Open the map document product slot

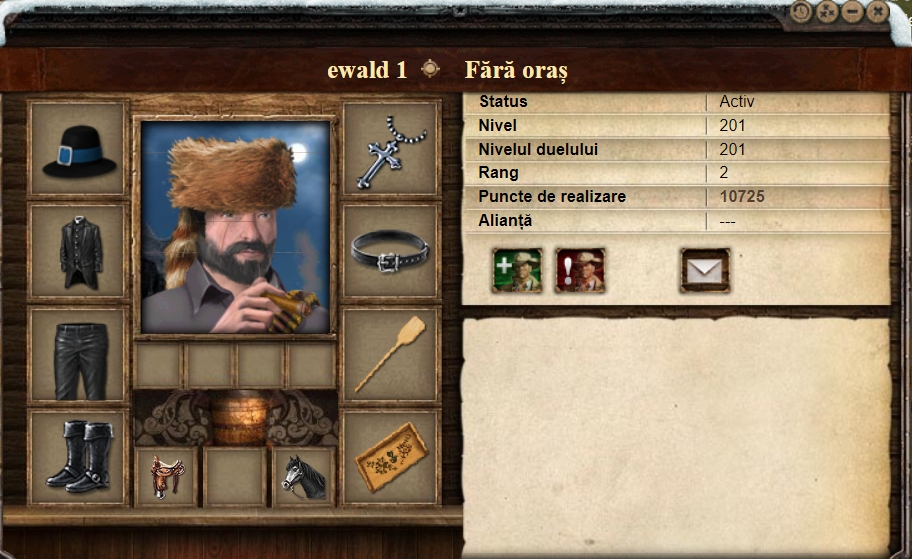click(x=391, y=457)
